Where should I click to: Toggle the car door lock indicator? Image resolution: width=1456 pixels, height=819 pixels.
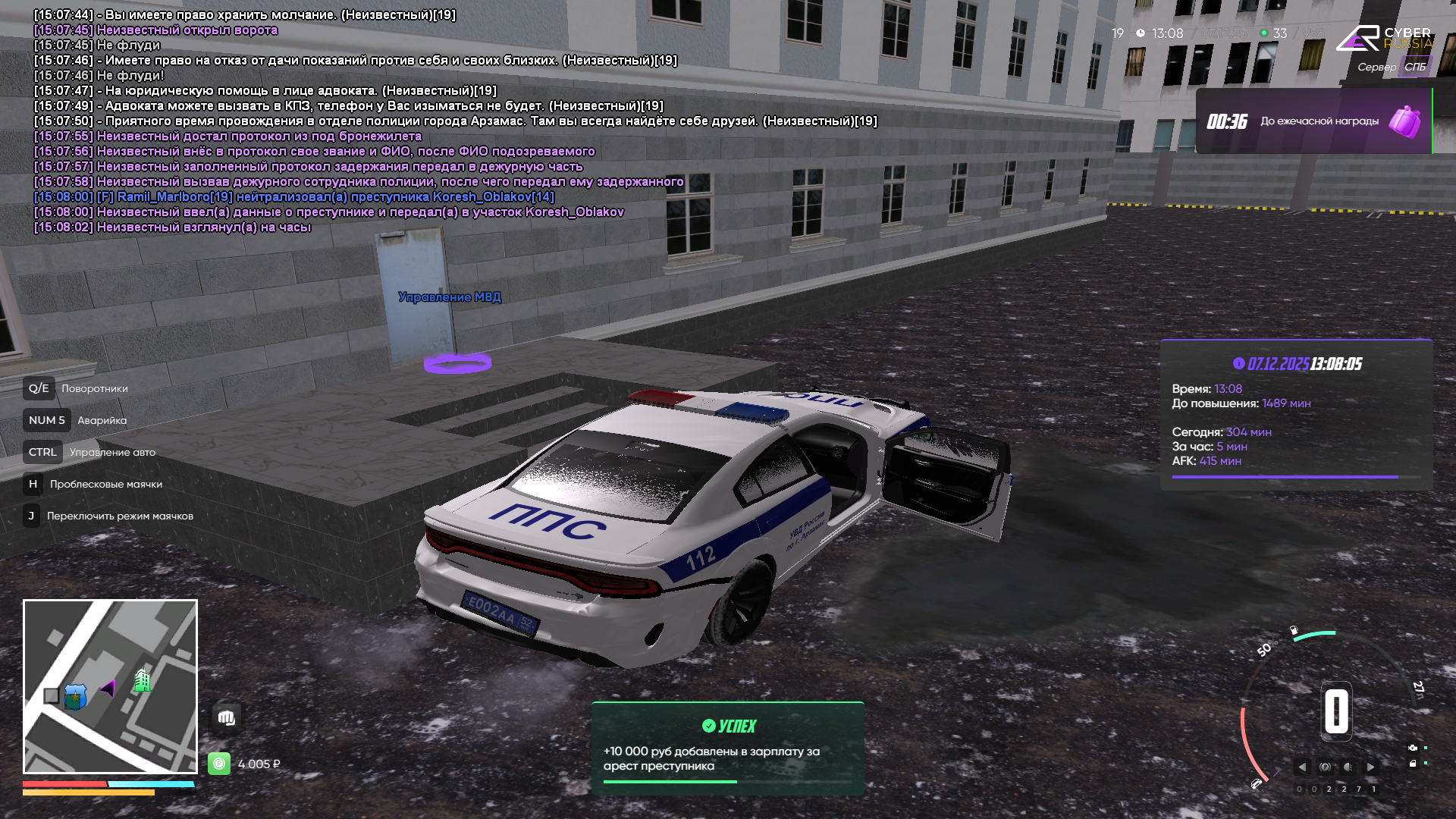coord(1412,764)
